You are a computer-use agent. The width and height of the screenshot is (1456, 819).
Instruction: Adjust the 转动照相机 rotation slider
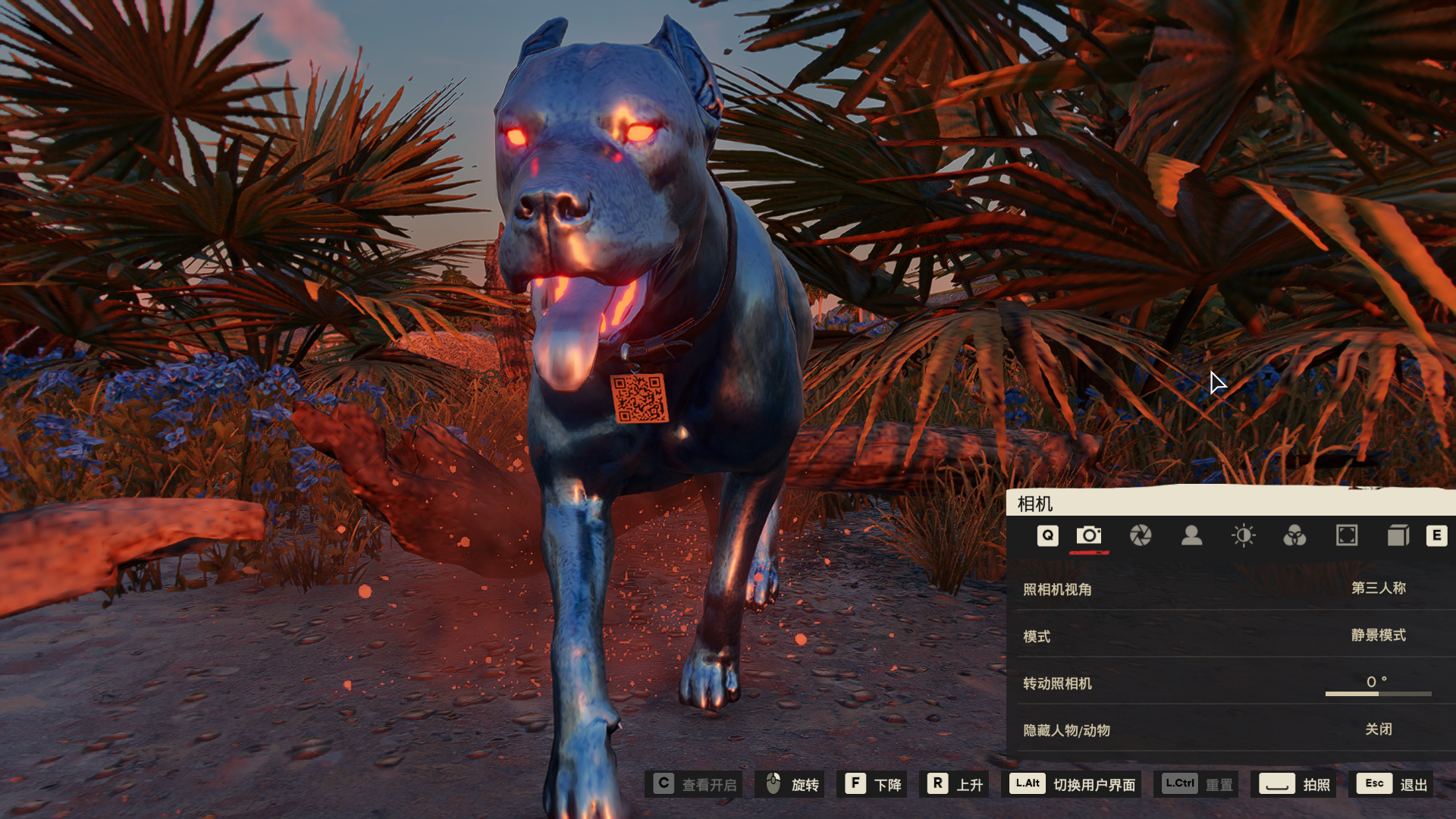(x=1378, y=693)
